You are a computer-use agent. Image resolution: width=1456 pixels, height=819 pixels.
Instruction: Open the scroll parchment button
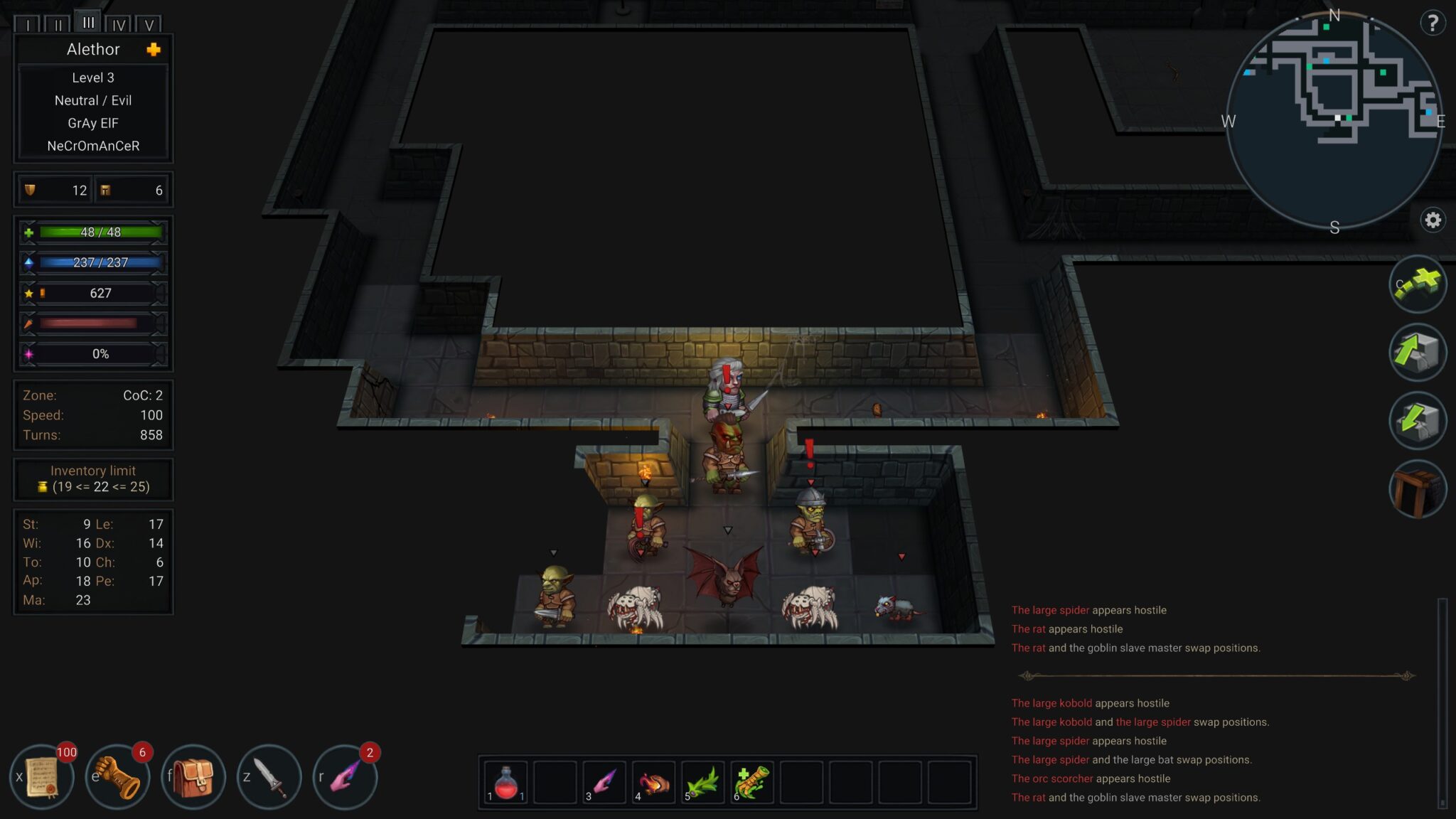click(x=43, y=777)
